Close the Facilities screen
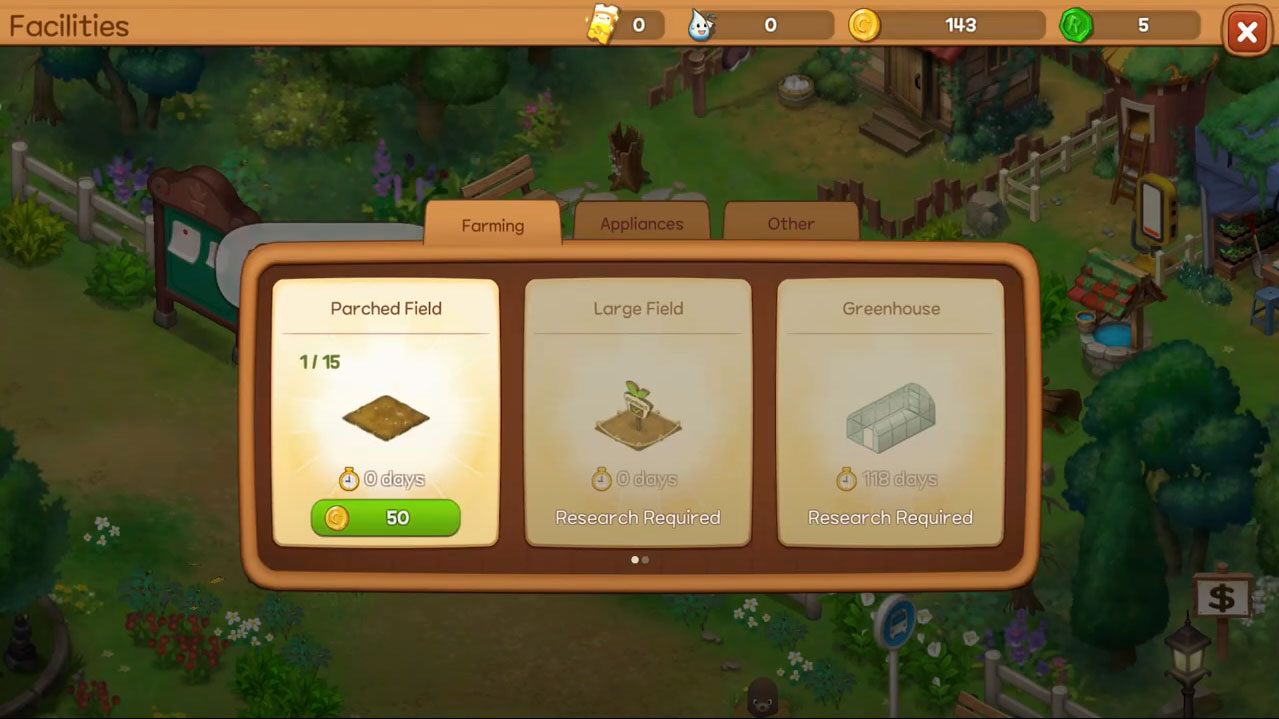Screen dimensions: 1279x719 [x=1246, y=33]
